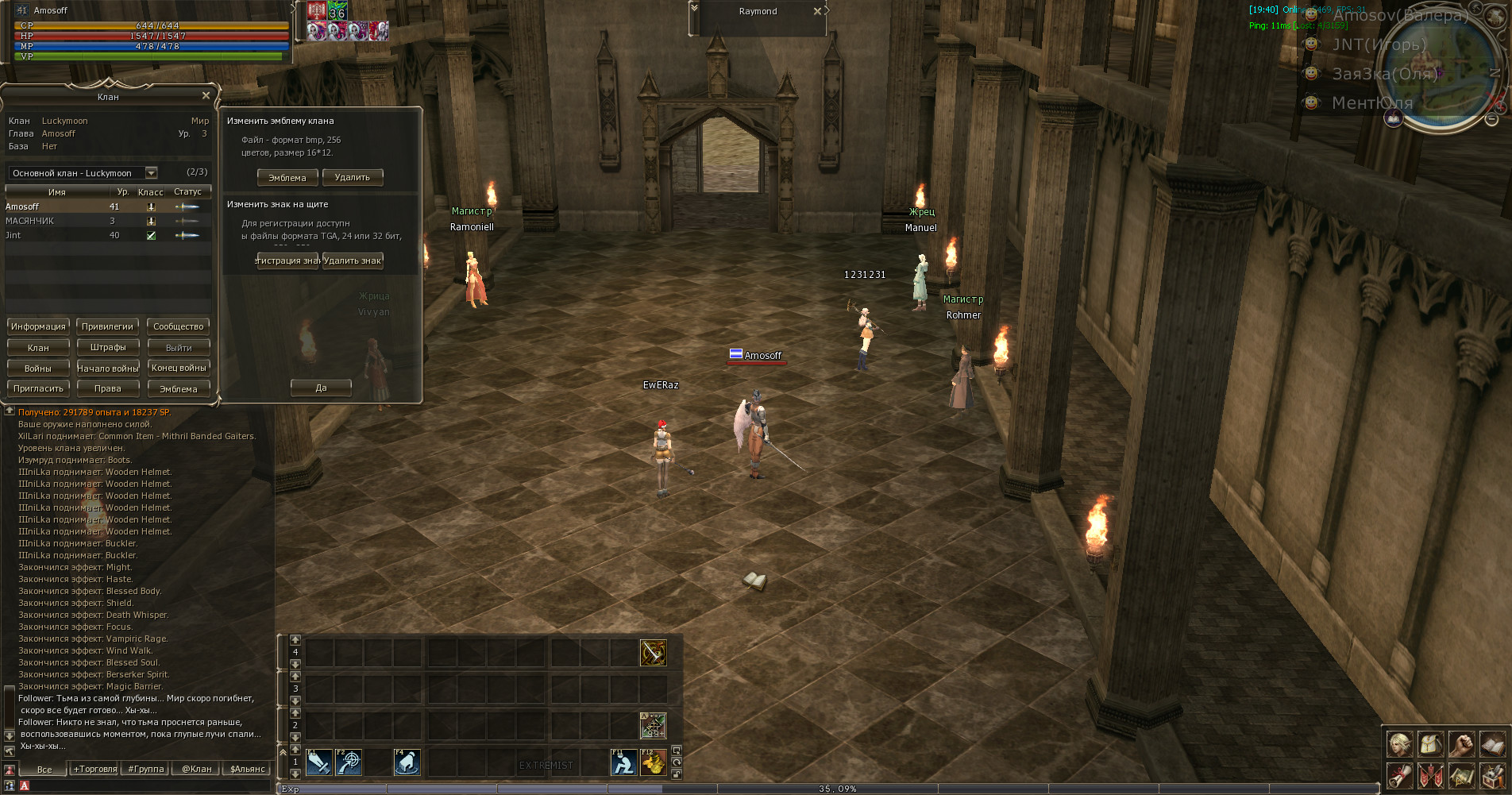Close the Клан window
This screenshot has width=1512, height=795.
click(x=206, y=96)
